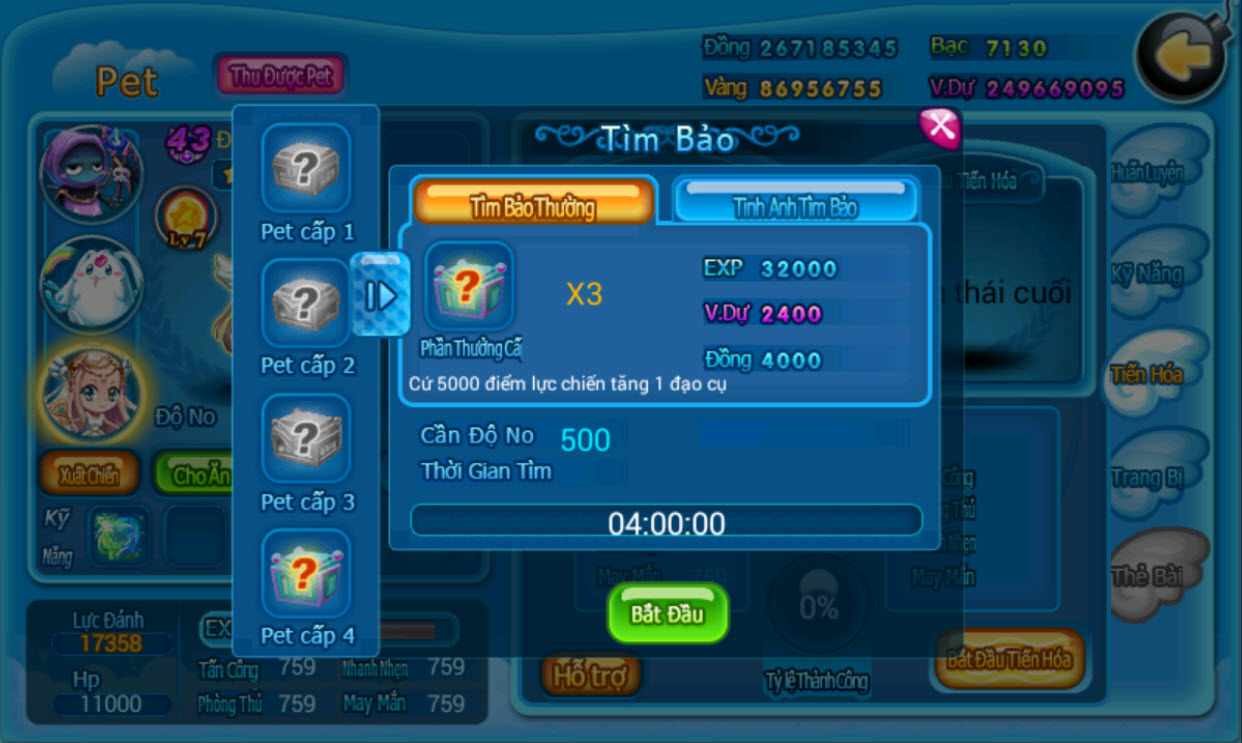Switch to the Kỹ Năng side tab
Viewport: 1242px width, 743px height.
(1148, 274)
